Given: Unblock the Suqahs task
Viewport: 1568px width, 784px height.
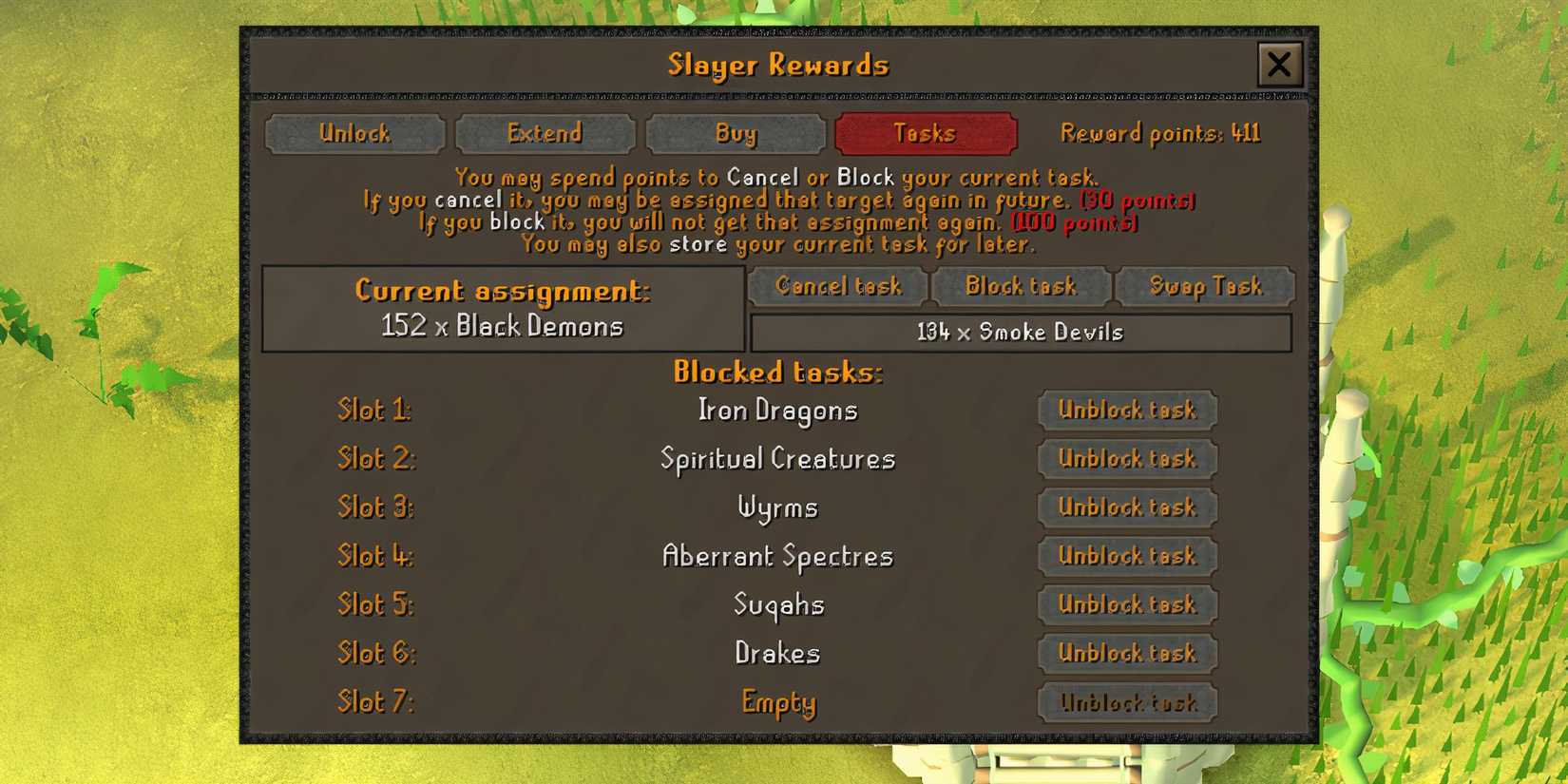Looking at the screenshot, I should coord(1126,604).
